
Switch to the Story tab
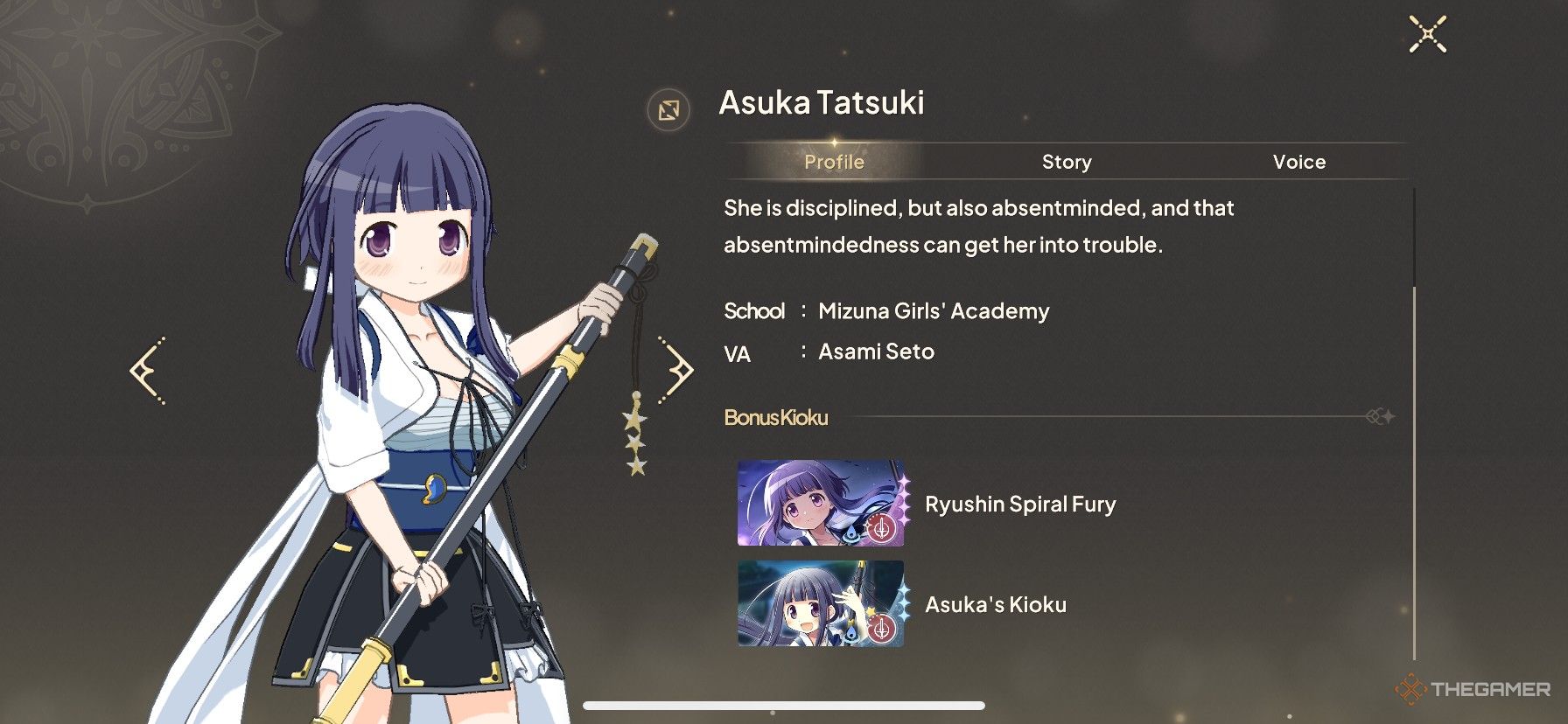pos(1067,162)
